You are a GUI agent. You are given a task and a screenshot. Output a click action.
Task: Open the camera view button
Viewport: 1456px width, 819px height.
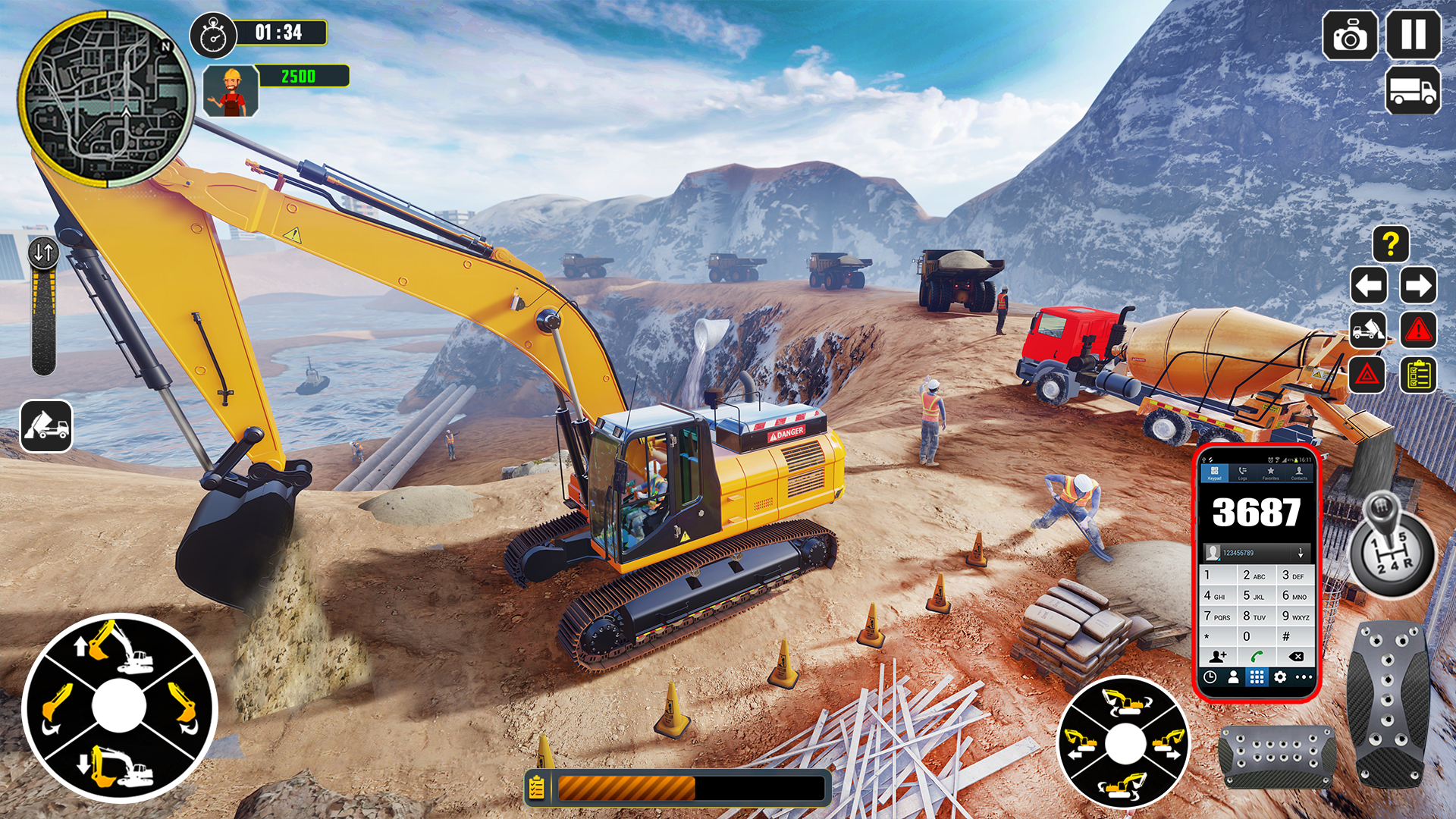(x=1350, y=35)
